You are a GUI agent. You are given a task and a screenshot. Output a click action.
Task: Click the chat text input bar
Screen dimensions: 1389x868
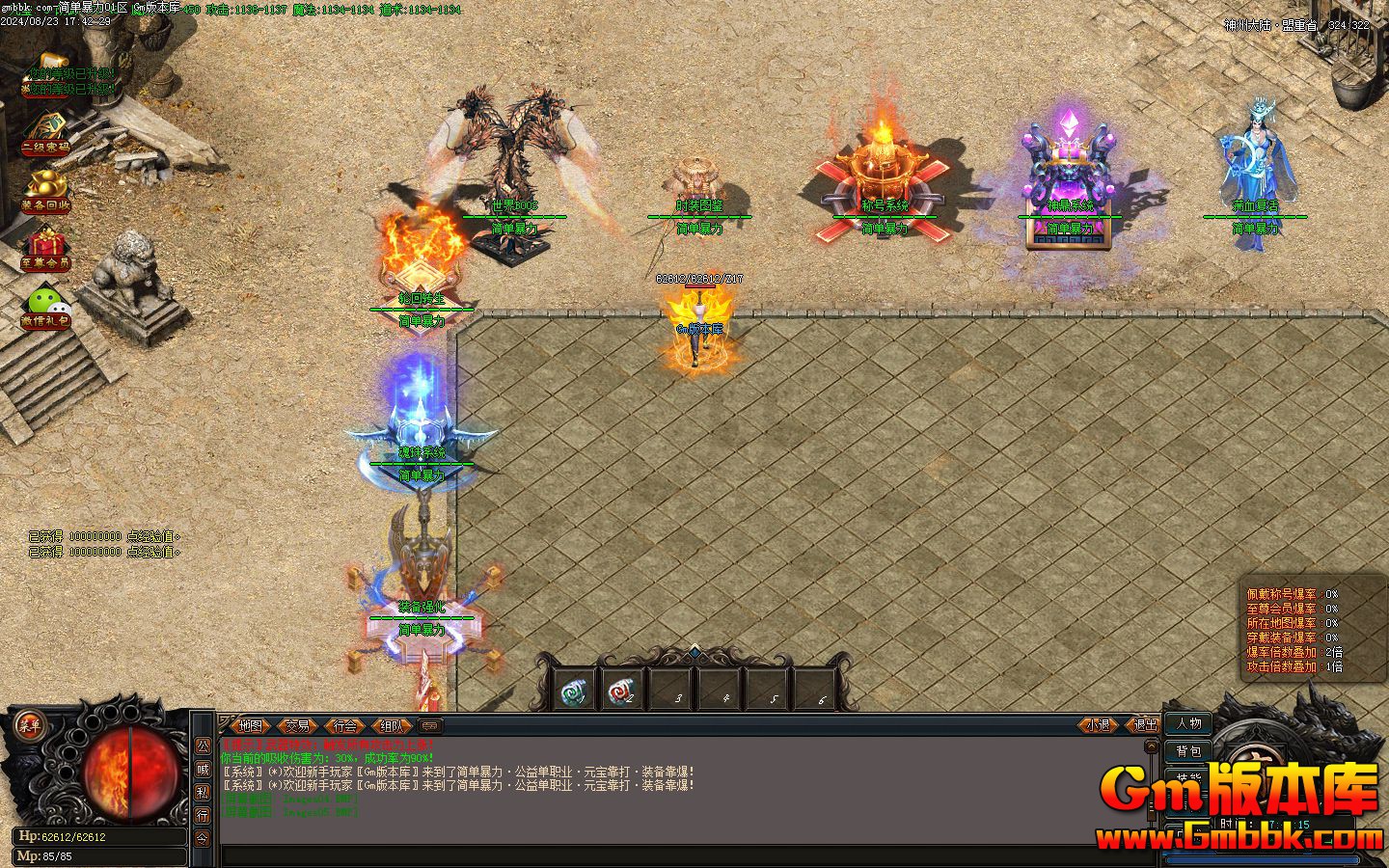point(675,855)
